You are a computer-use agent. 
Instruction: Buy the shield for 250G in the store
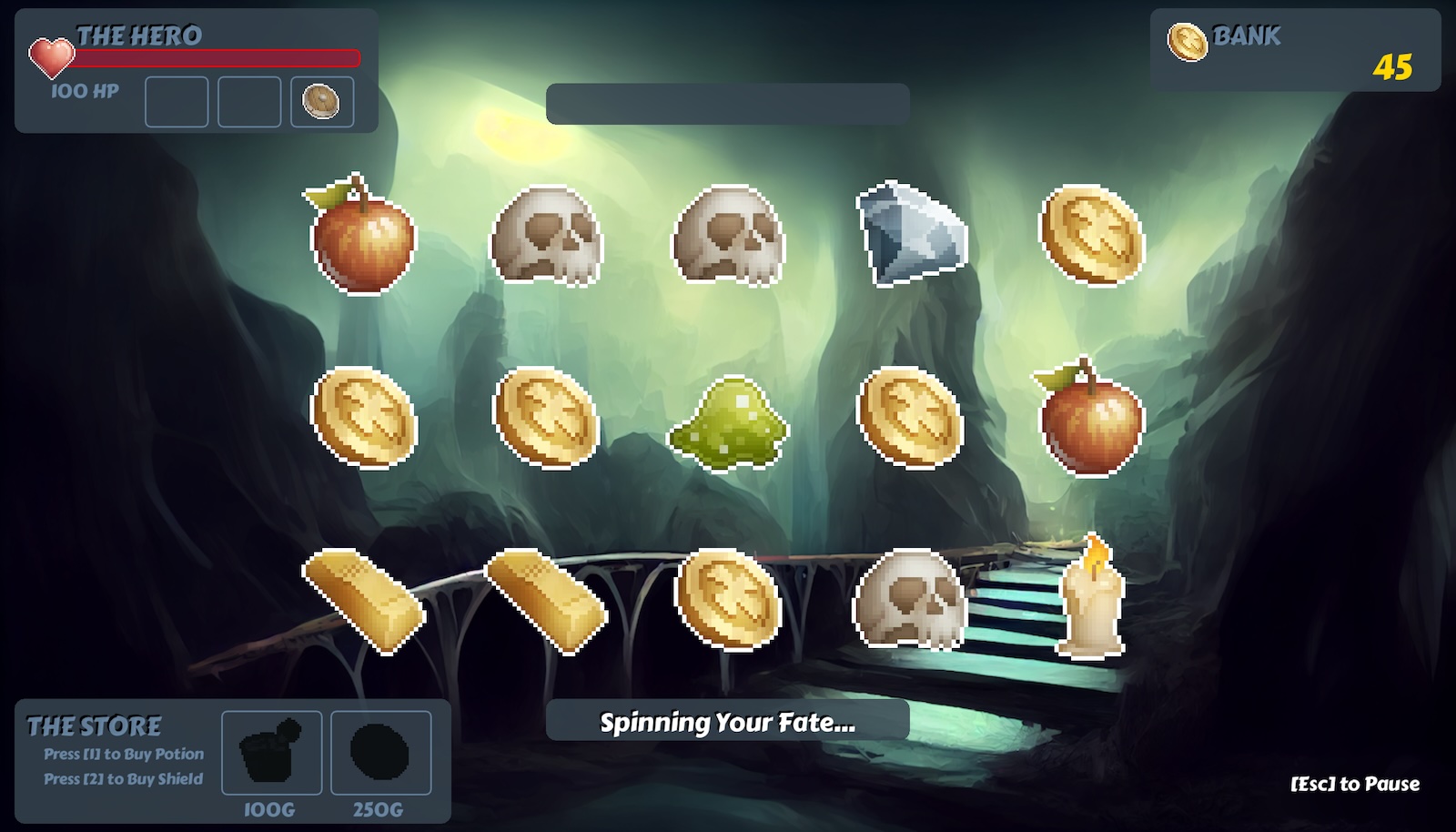coord(380,753)
